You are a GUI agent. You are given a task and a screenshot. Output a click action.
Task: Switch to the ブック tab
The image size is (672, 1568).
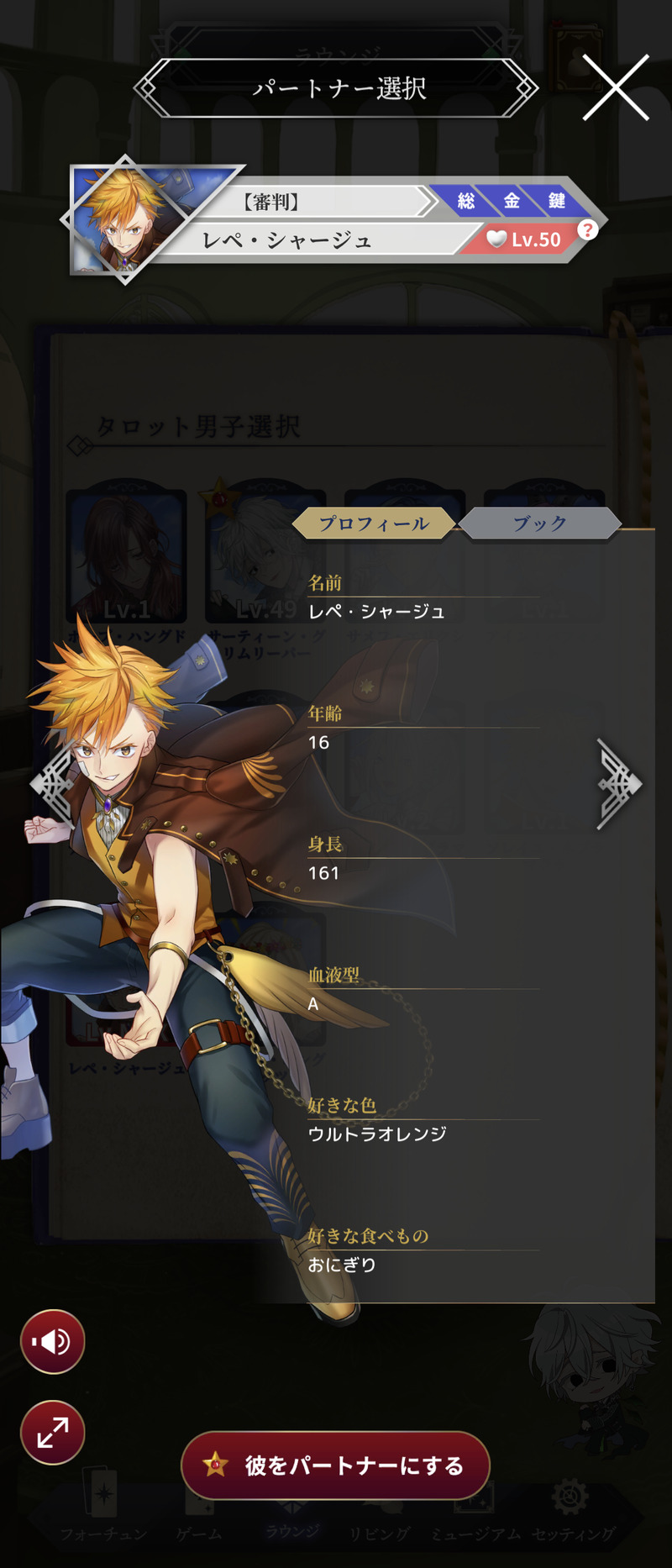coord(540,524)
